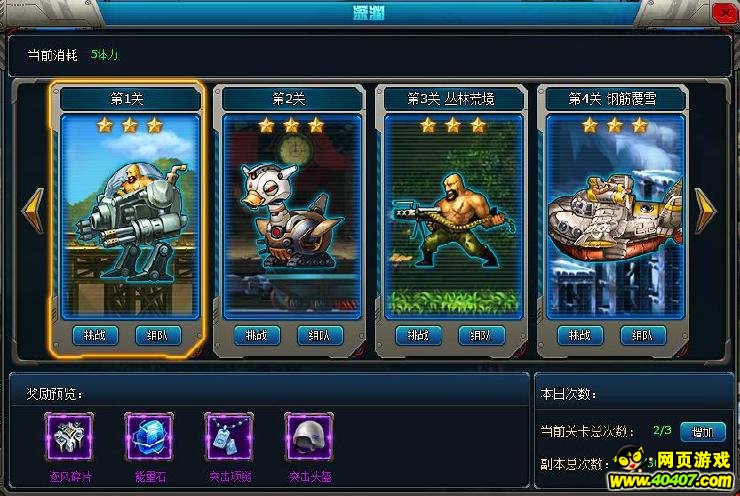Inspect the 疾风碎片 fragment reward icon
Image resolution: width=740 pixels, height=496 pixels.
(70, 437)
